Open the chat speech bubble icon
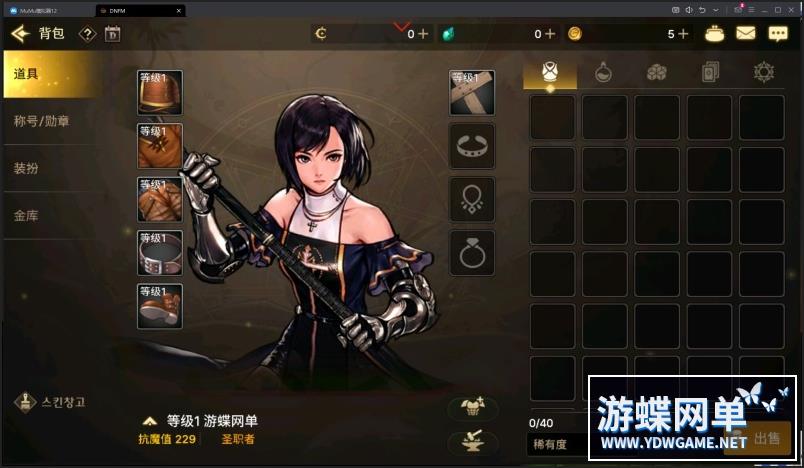This screenshot has width=804, height=468. [778, 33]
